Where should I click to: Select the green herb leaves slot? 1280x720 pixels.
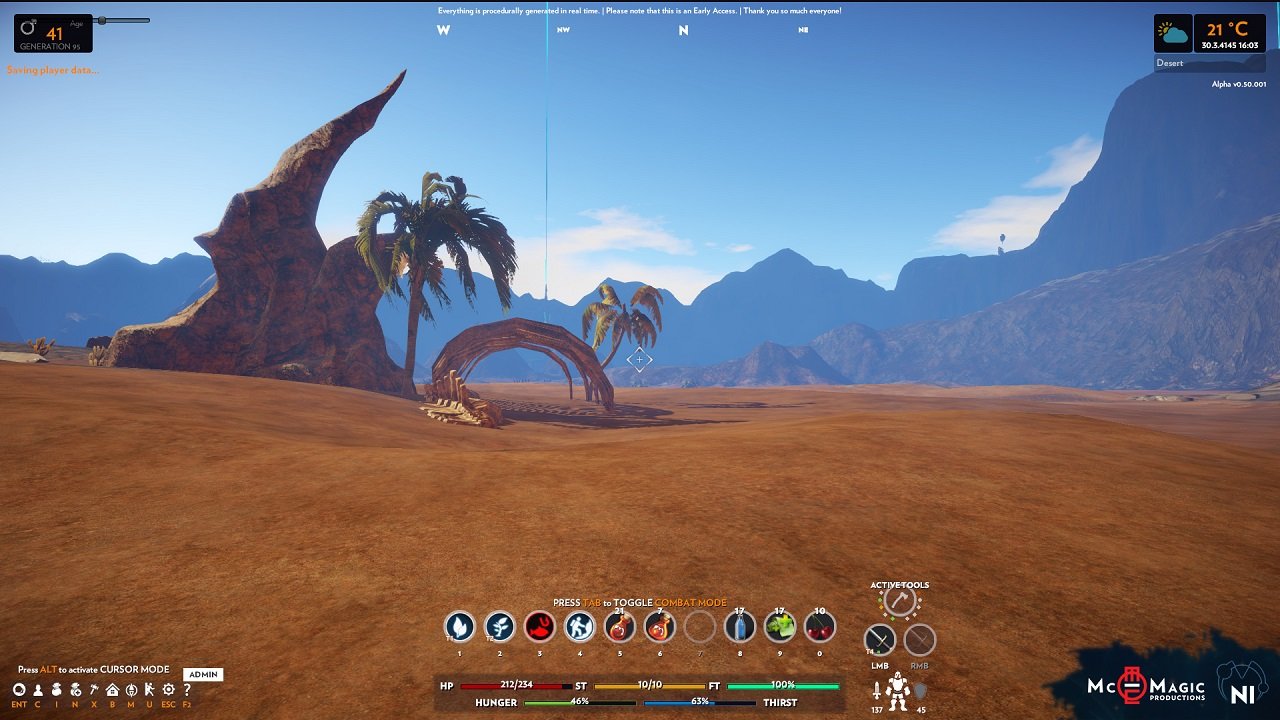point(780,627)
